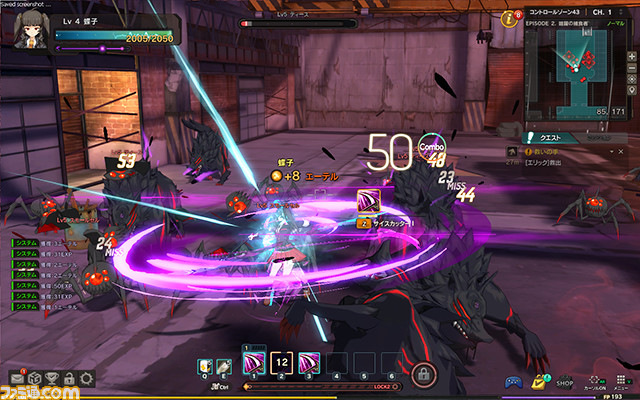Viewport: 640px width, 400px height.
Task: Click the locked padlock circle button
Action: click(x=423, y=376)
